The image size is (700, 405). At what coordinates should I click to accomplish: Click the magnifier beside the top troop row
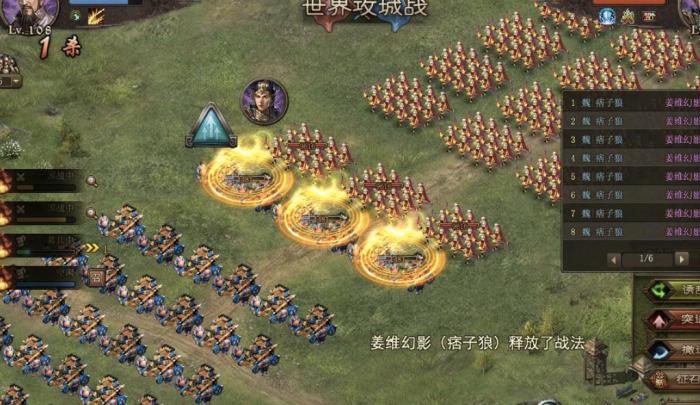pos(91,181)
